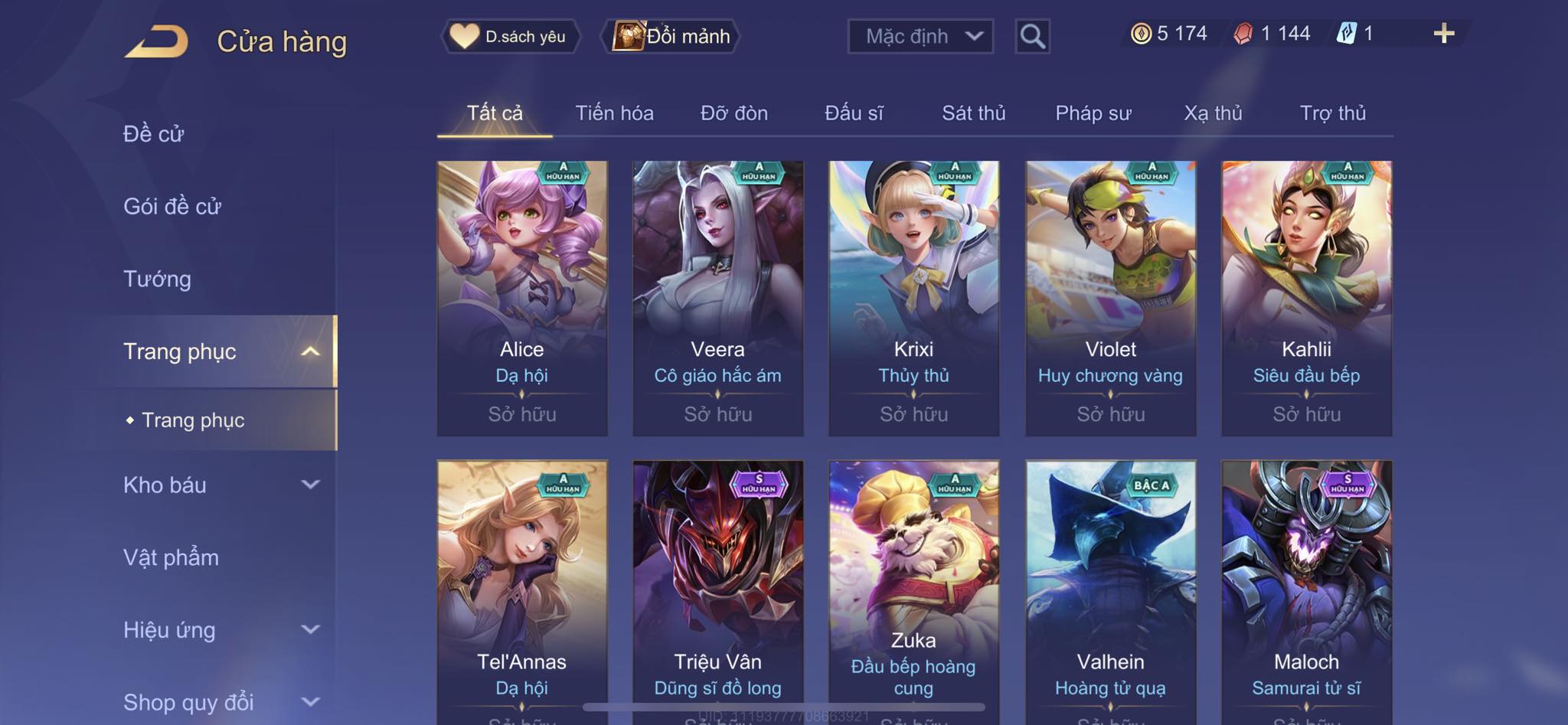
Task: Go to the Vật phẩm section
Action: coord(171,557)
